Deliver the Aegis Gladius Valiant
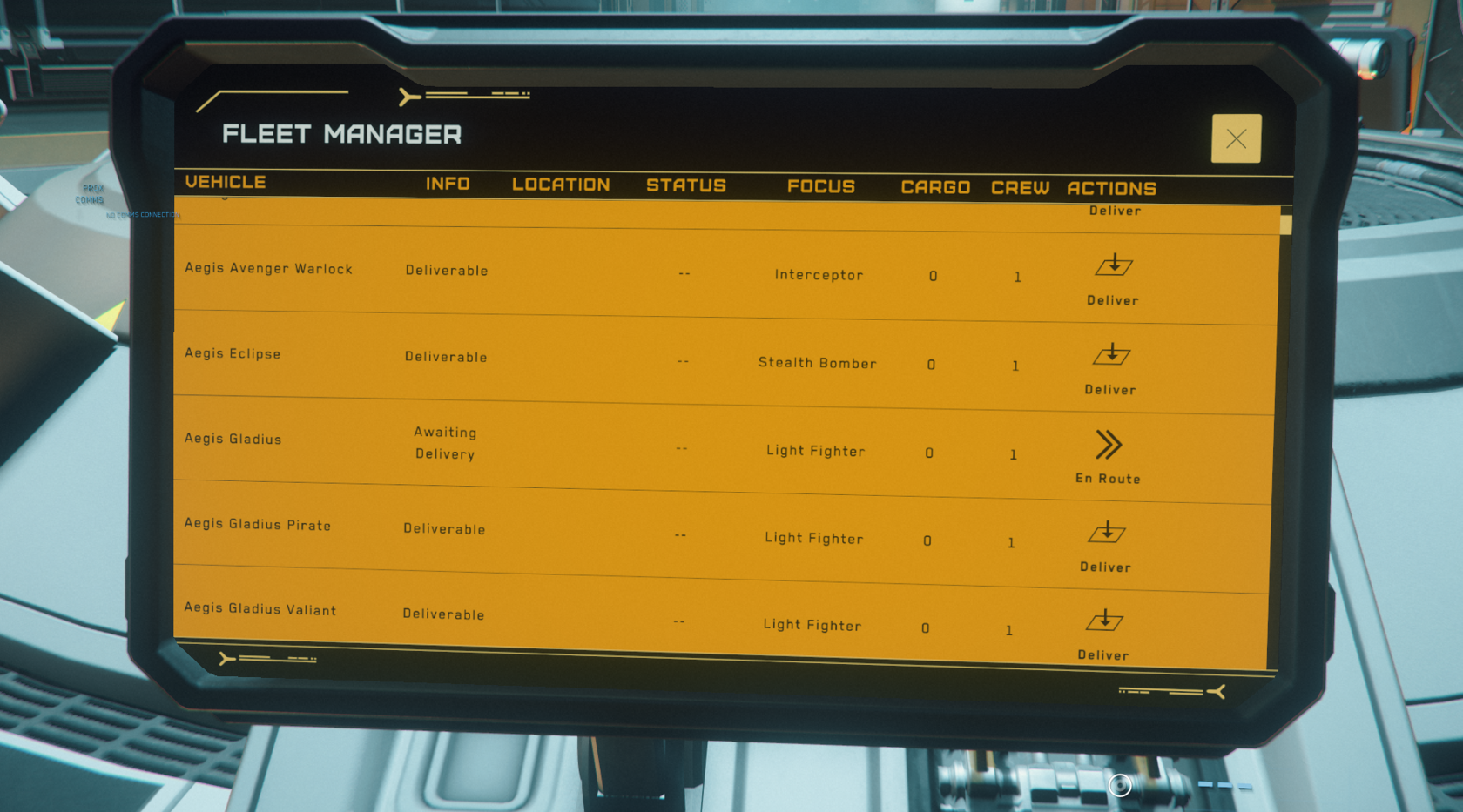This screenshot has width=1463, height=812. [x=1104, y=621]
